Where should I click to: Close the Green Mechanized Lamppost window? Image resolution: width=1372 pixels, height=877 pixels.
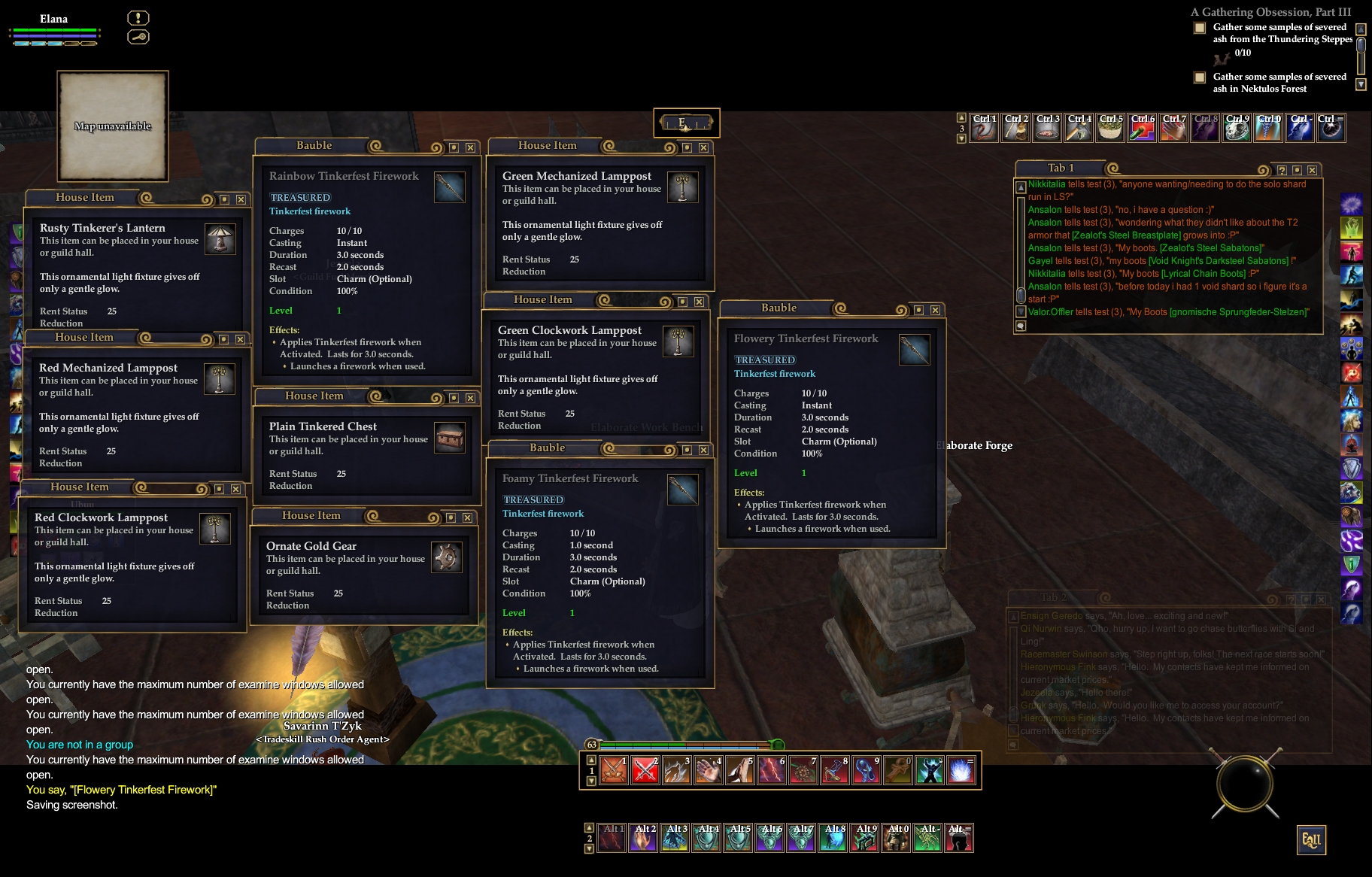click(703, 147)
